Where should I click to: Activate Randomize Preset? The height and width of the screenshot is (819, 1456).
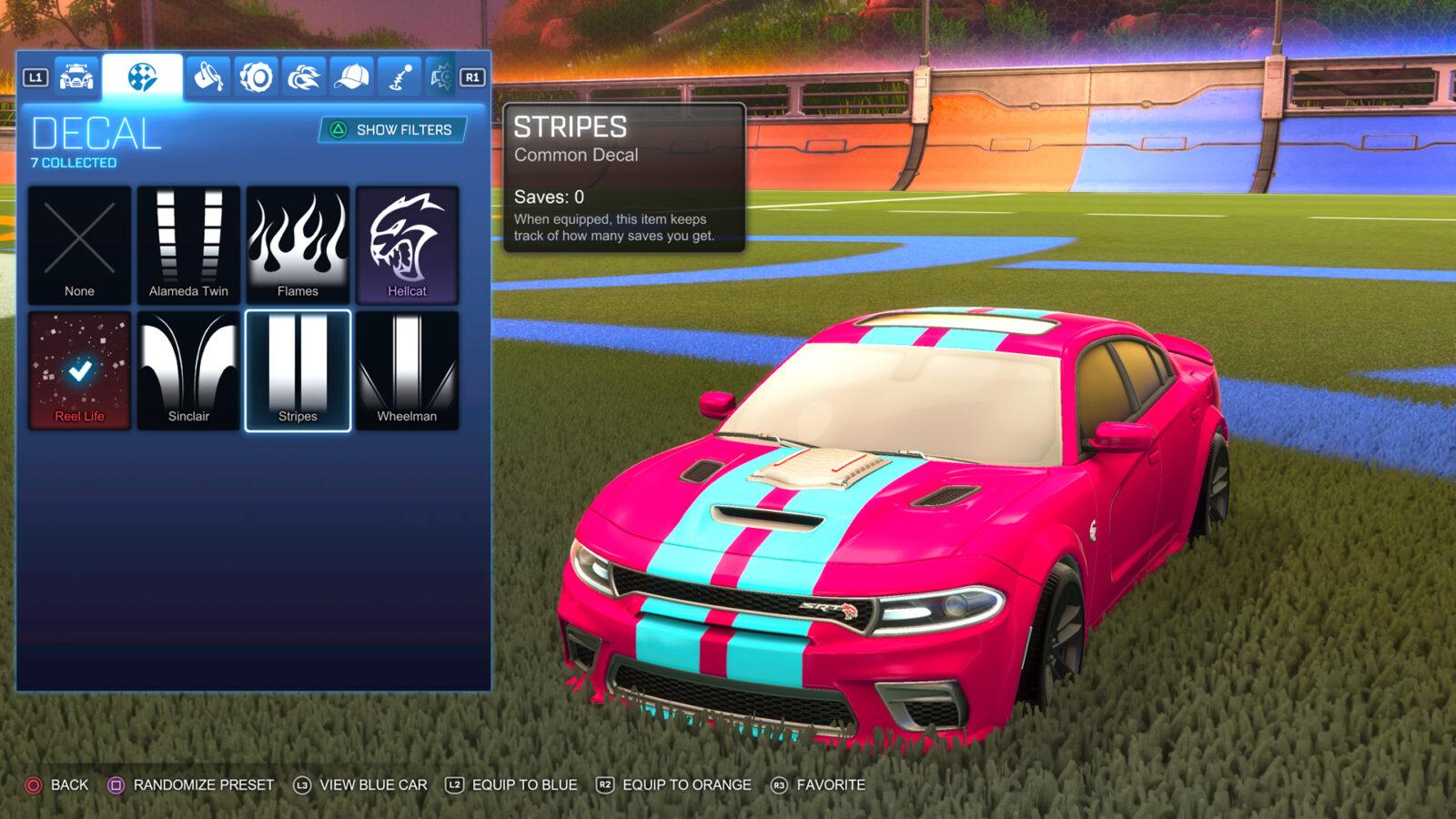click(187, 783)
